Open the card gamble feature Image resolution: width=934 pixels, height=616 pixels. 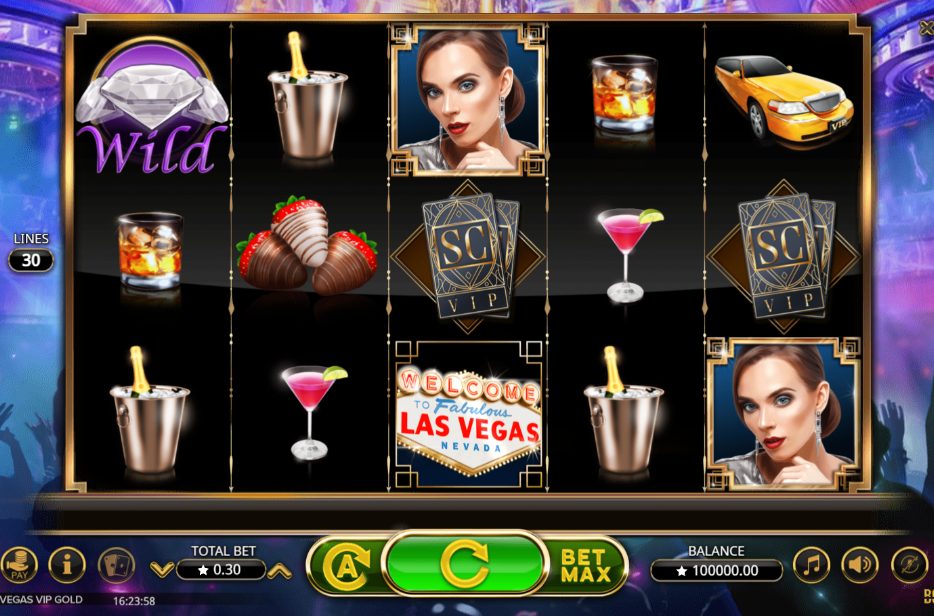click(116, 566)
